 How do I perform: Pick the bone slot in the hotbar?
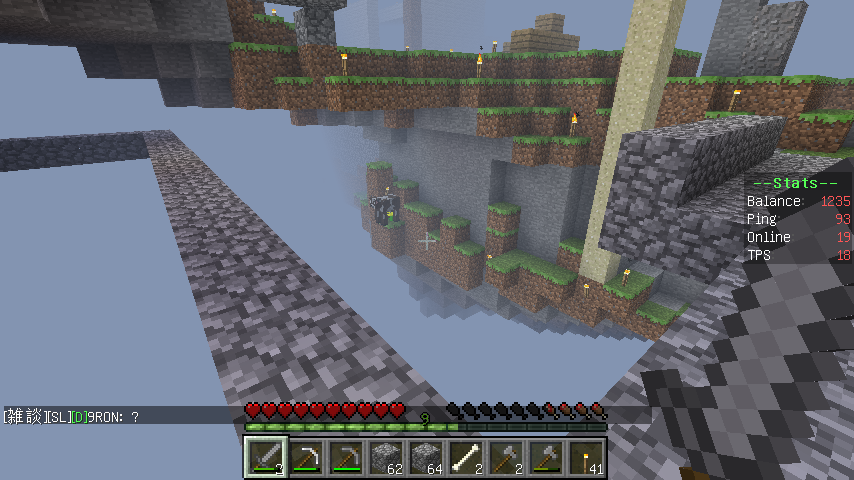point(466,458)
